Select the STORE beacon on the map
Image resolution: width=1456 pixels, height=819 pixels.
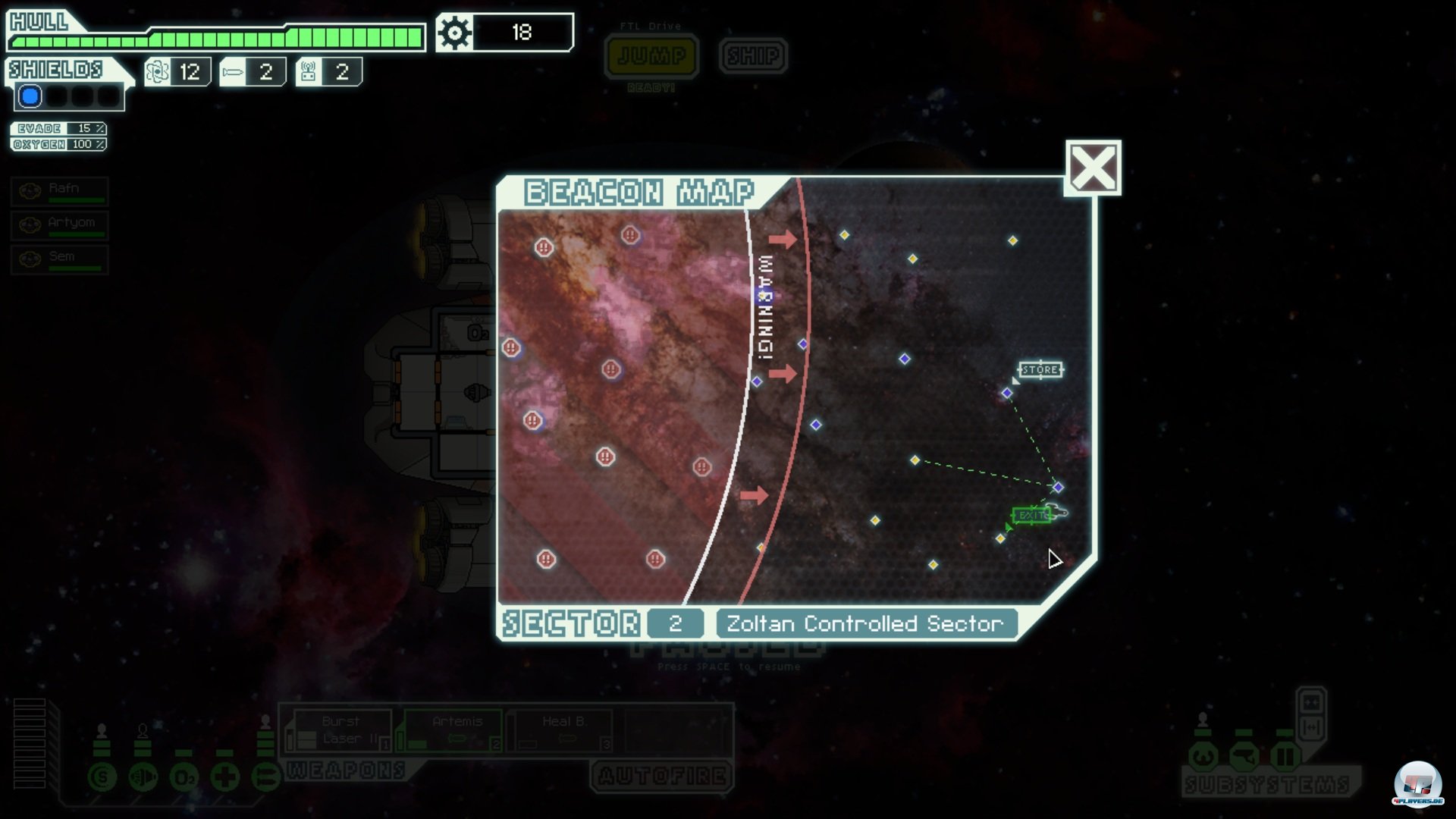[1007, 393]
